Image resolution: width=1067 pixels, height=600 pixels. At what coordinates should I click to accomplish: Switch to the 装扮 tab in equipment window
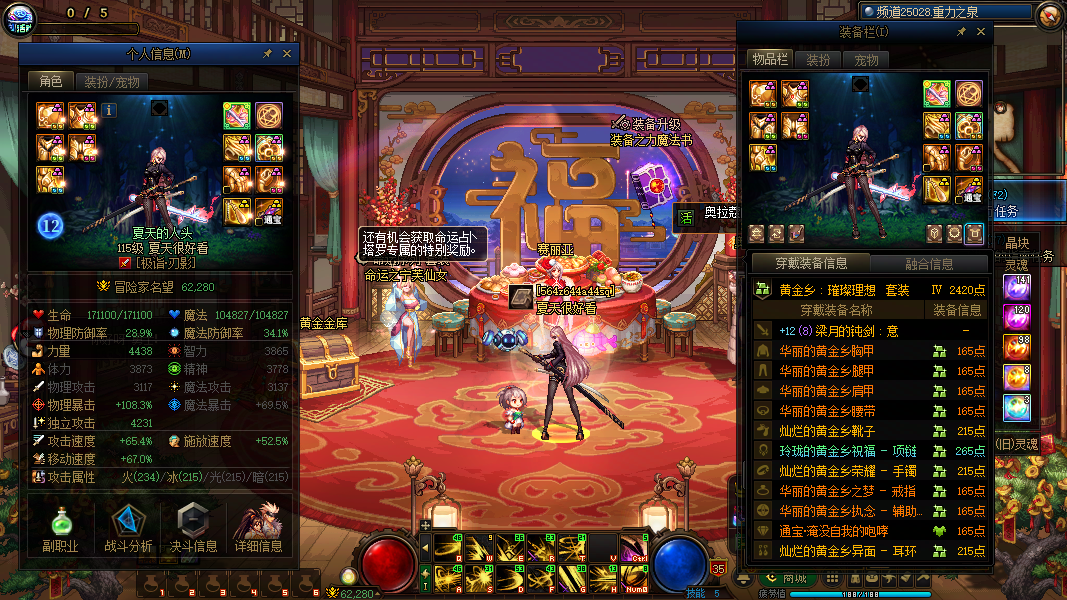point(818,60)
